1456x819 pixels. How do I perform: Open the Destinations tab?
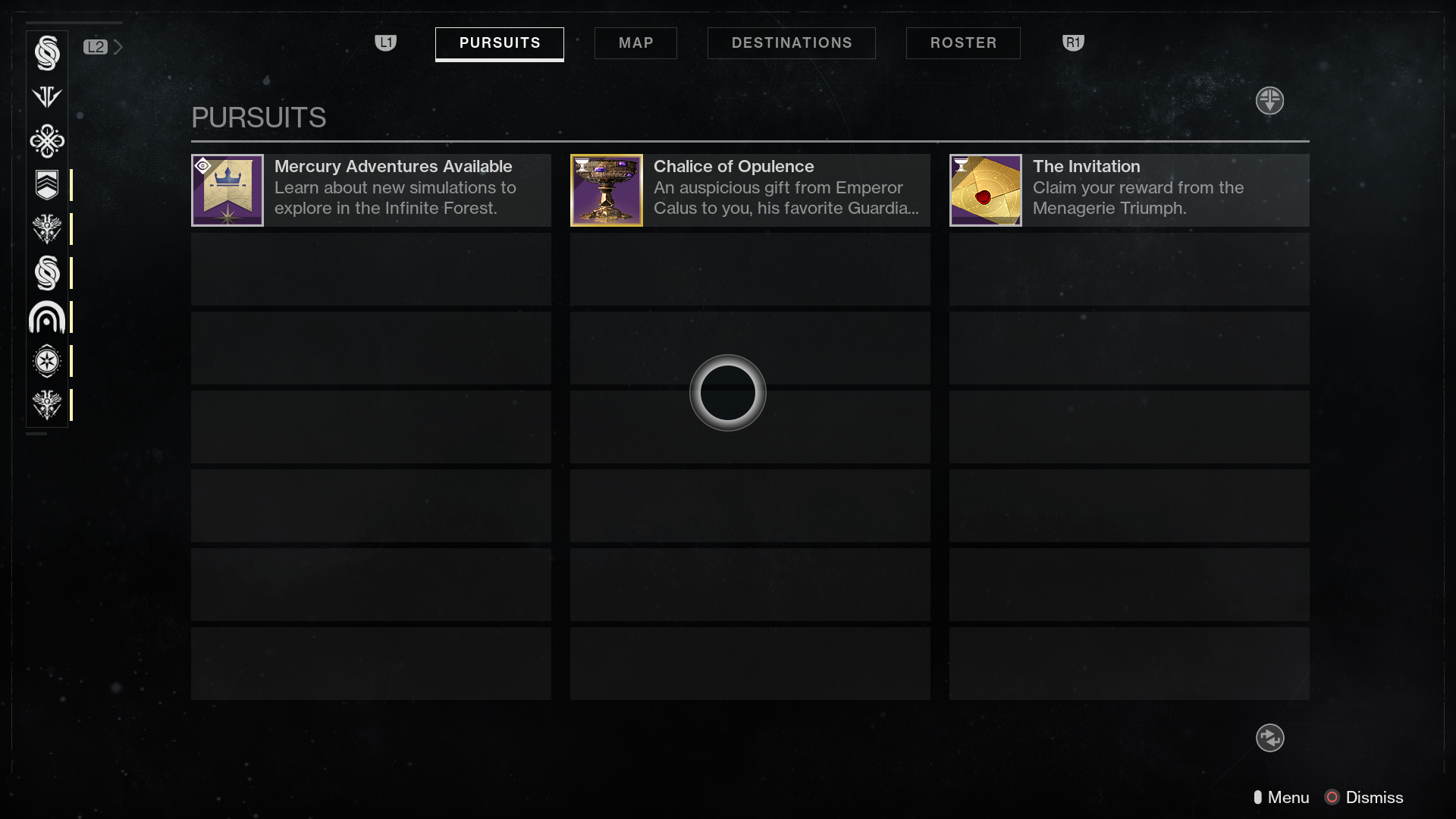pyautogui.click(x=791, y=43)
